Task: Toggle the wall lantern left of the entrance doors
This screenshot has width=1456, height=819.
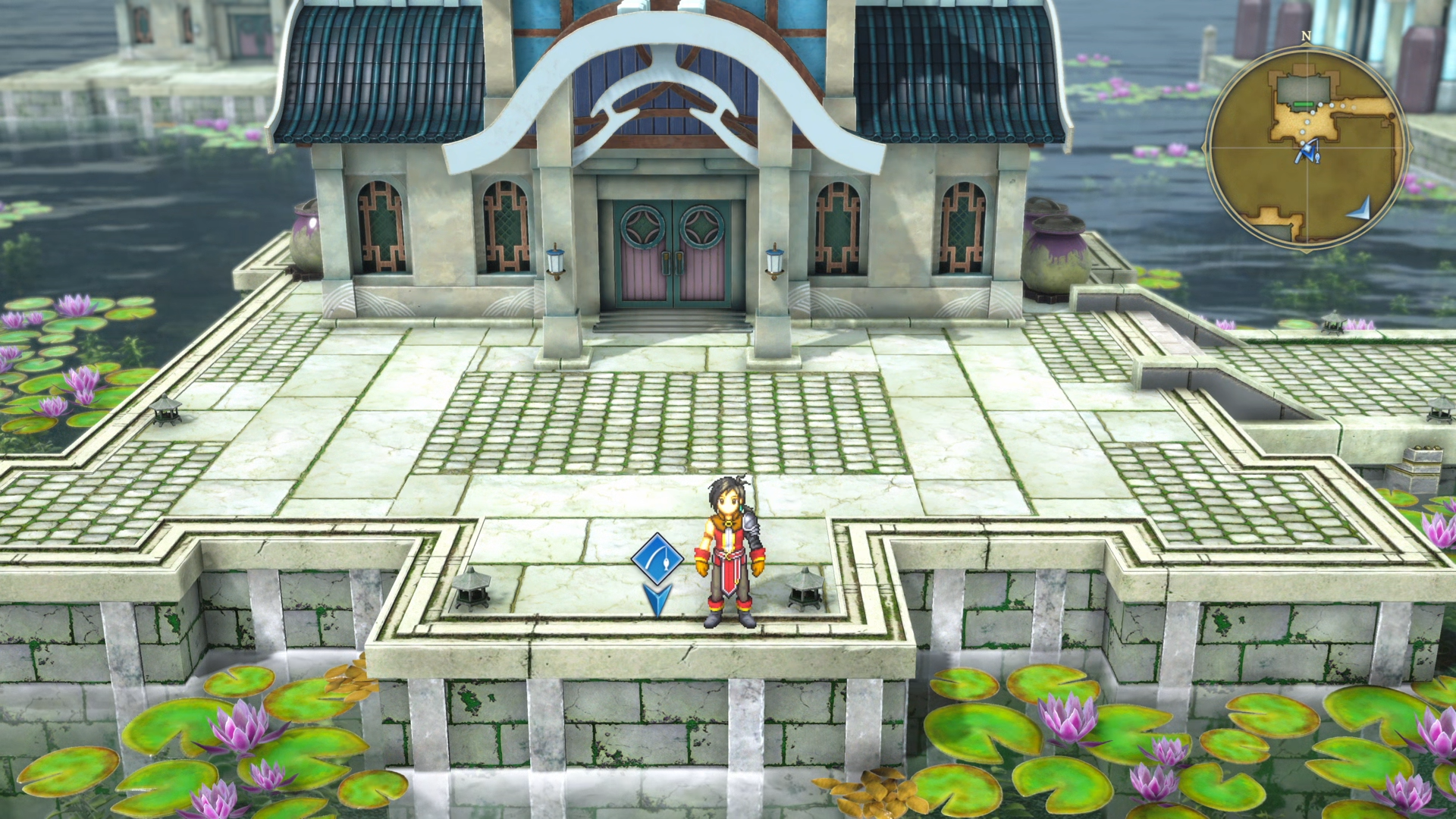Action: pyautogui.click(x=556, y=263)
